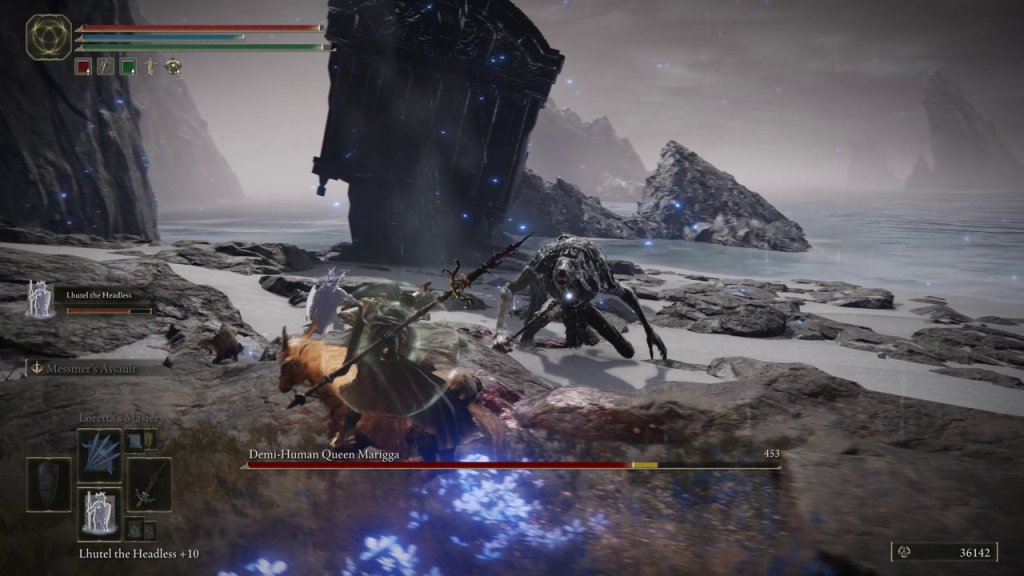The height and width of the screenshot is (576, 1024).
Task: Select the right-hand spear weapon slot
Action: pyautogui.click(x=150, y=485)
